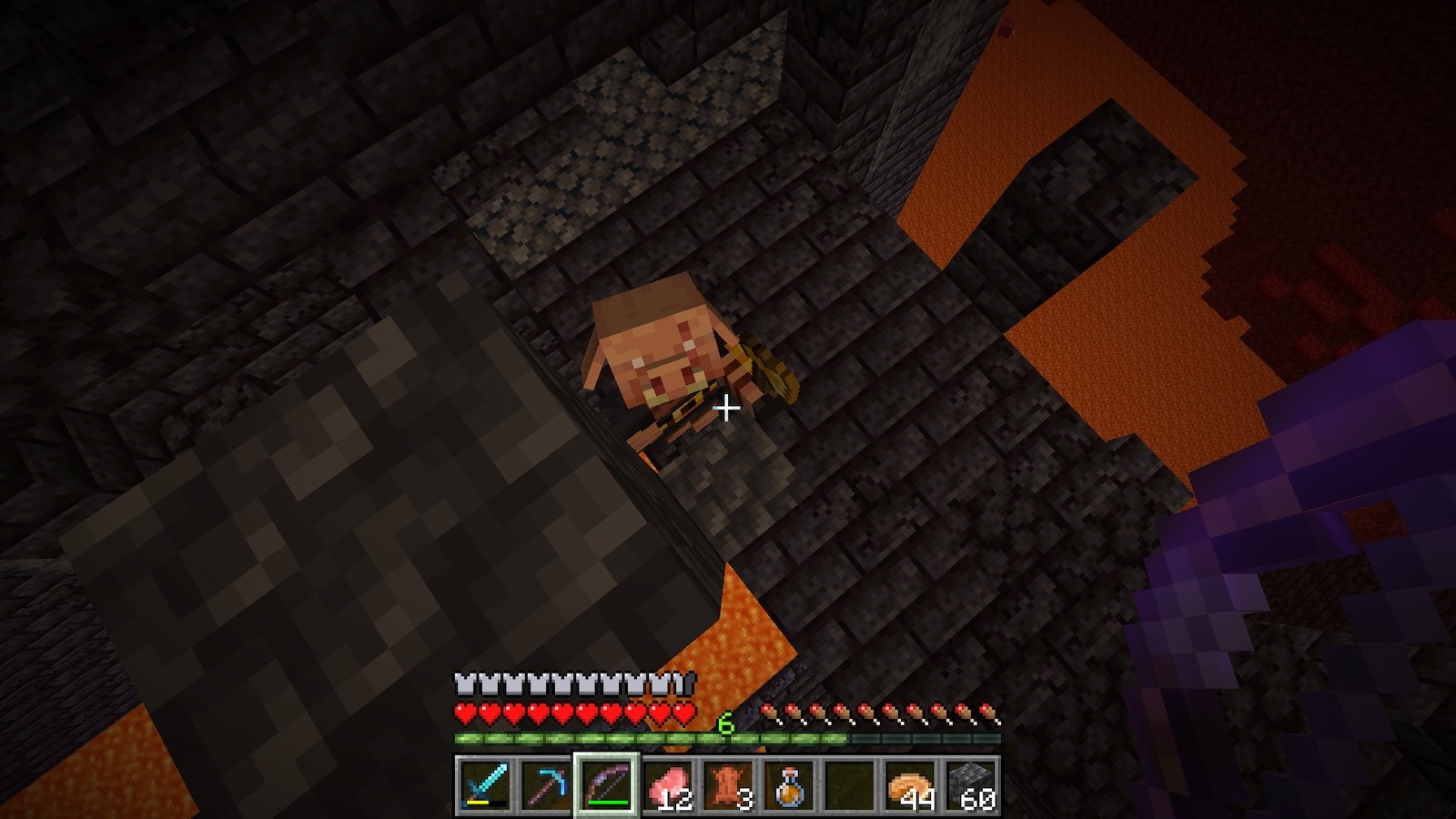Select the enchanted bow in the hotbar

(605, 784)
